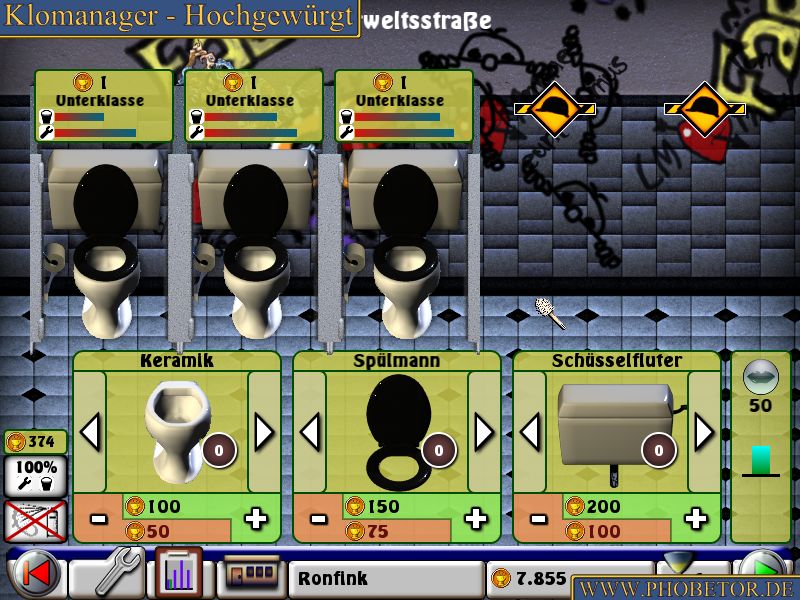
Task: Remove a Schüsselfluter cistern with minus
Action: tap(539, 519)
